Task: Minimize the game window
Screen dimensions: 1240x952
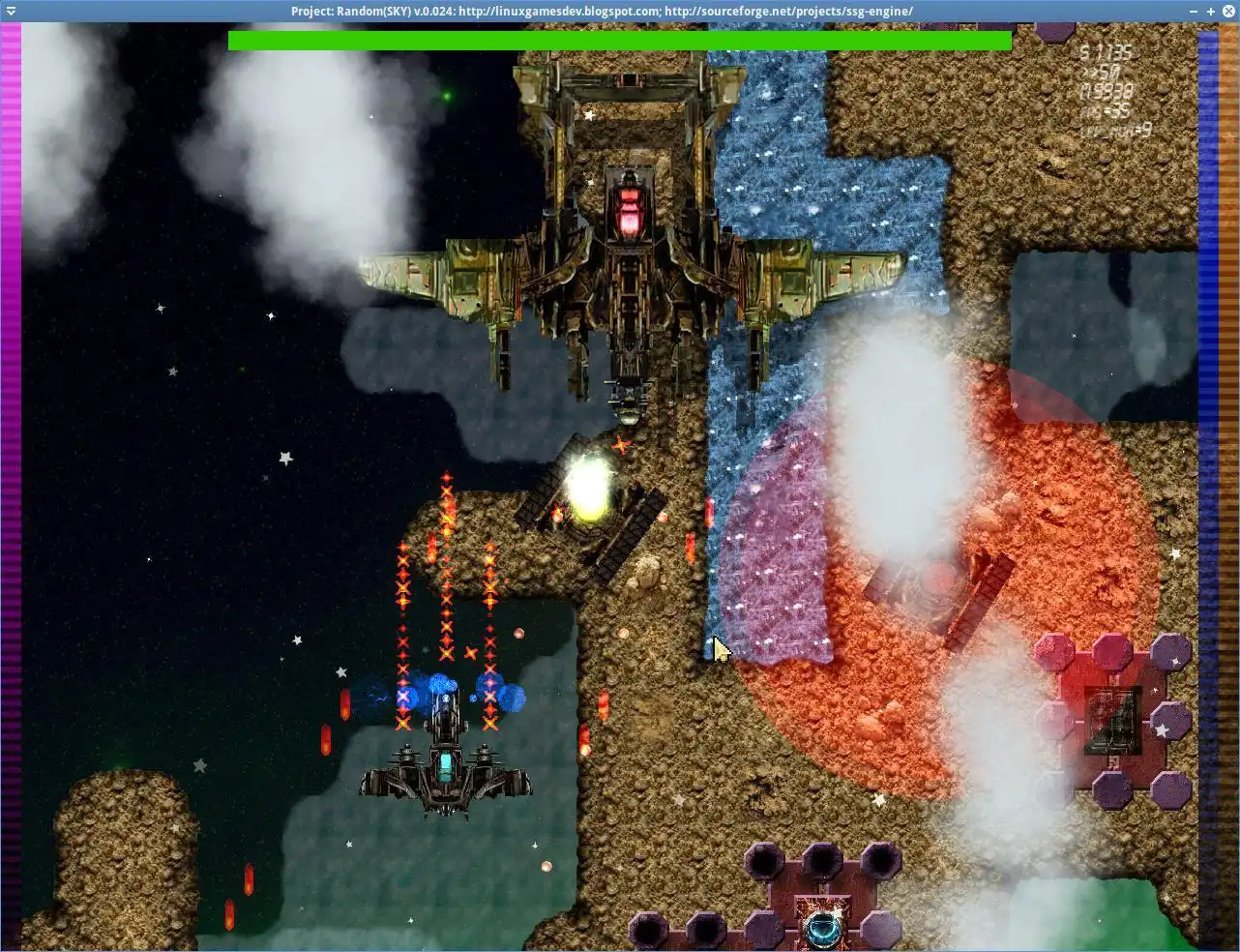Action: [x=1195, y=12]
